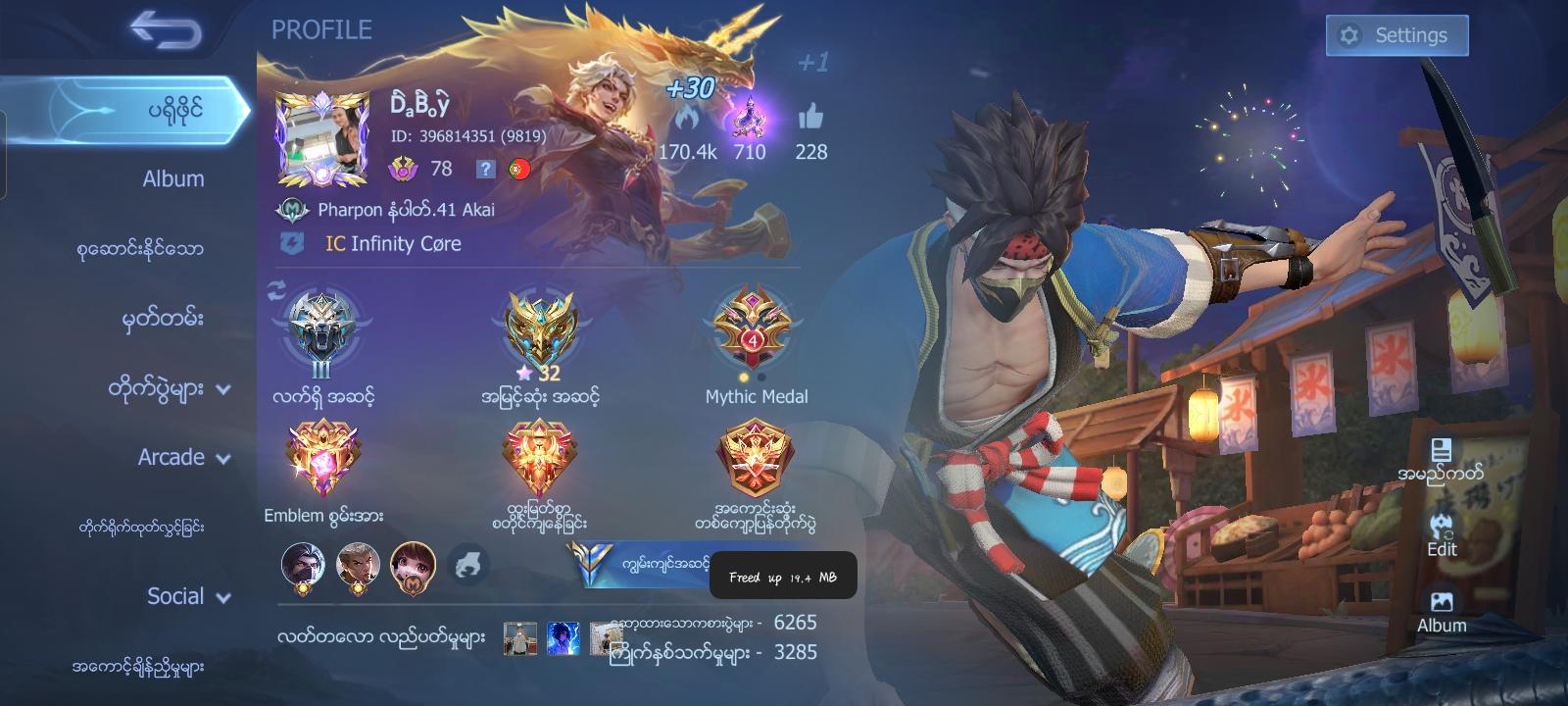Open the Settings button
Screen dimensions: 1568x706
(1397, 34)
